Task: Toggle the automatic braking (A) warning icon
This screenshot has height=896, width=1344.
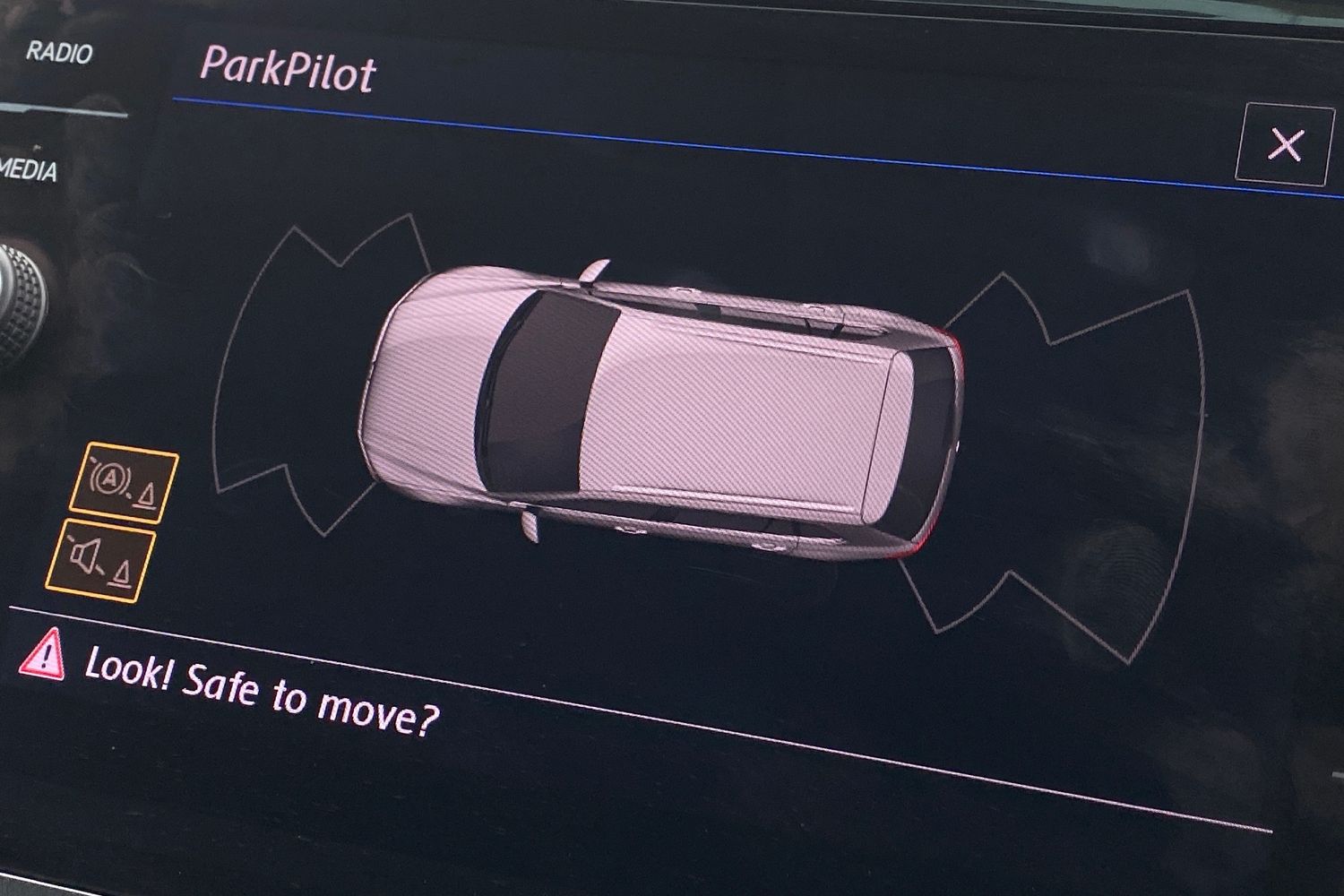Action: click(x=125, y=484)
